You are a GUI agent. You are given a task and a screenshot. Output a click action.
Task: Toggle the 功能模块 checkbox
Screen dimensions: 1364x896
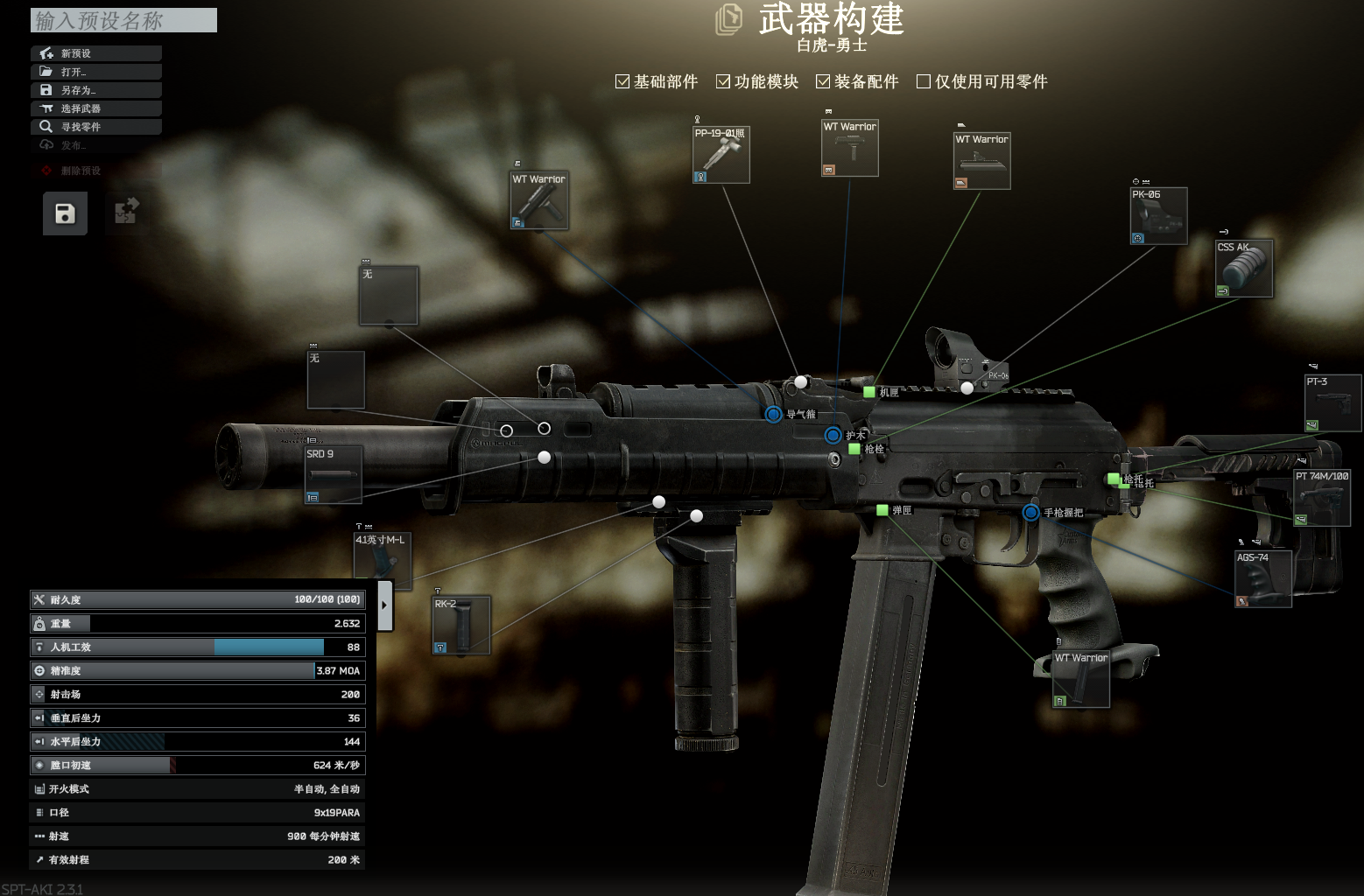coord(723,81)
